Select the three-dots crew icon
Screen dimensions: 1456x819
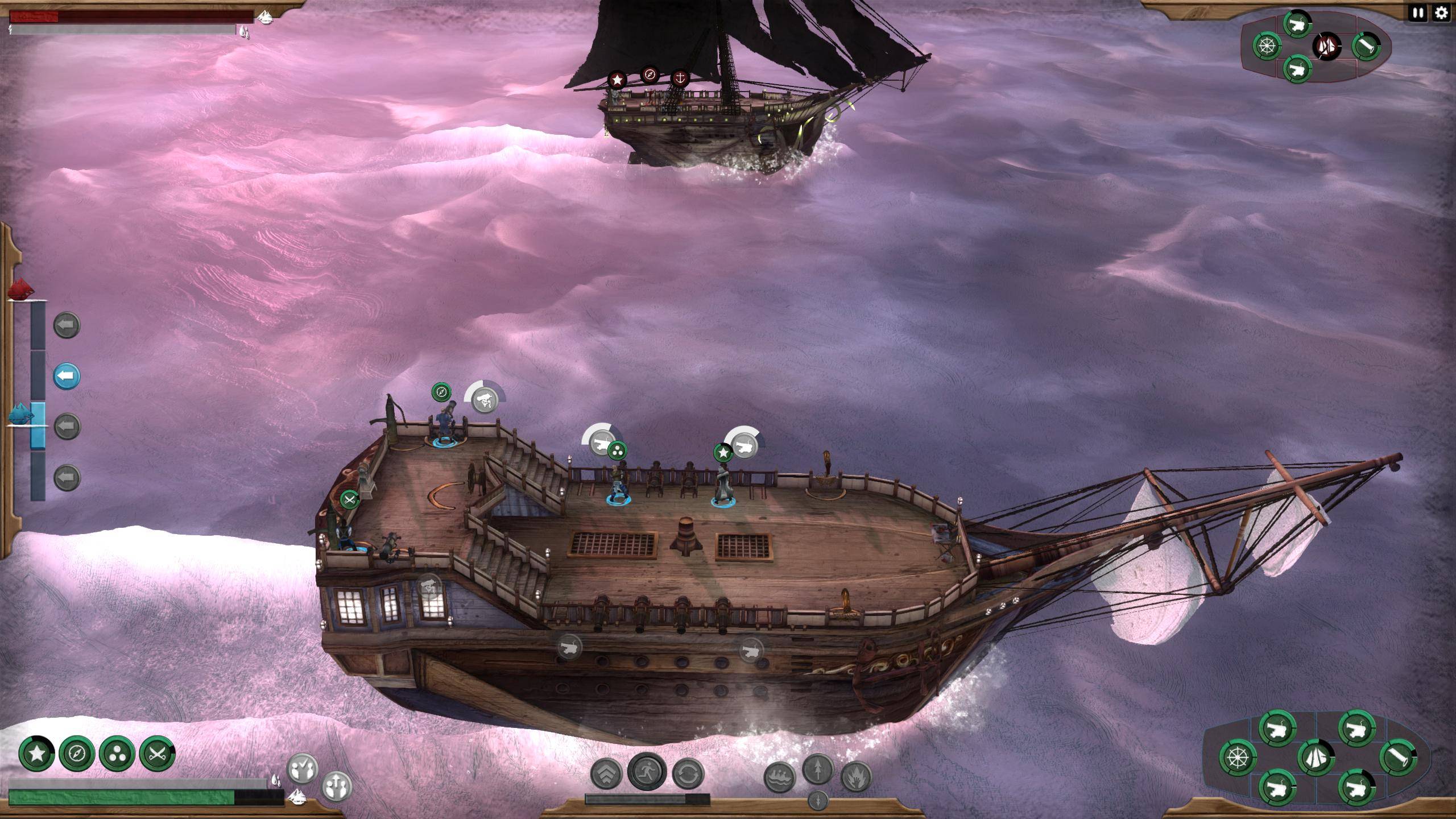(117, 754)
